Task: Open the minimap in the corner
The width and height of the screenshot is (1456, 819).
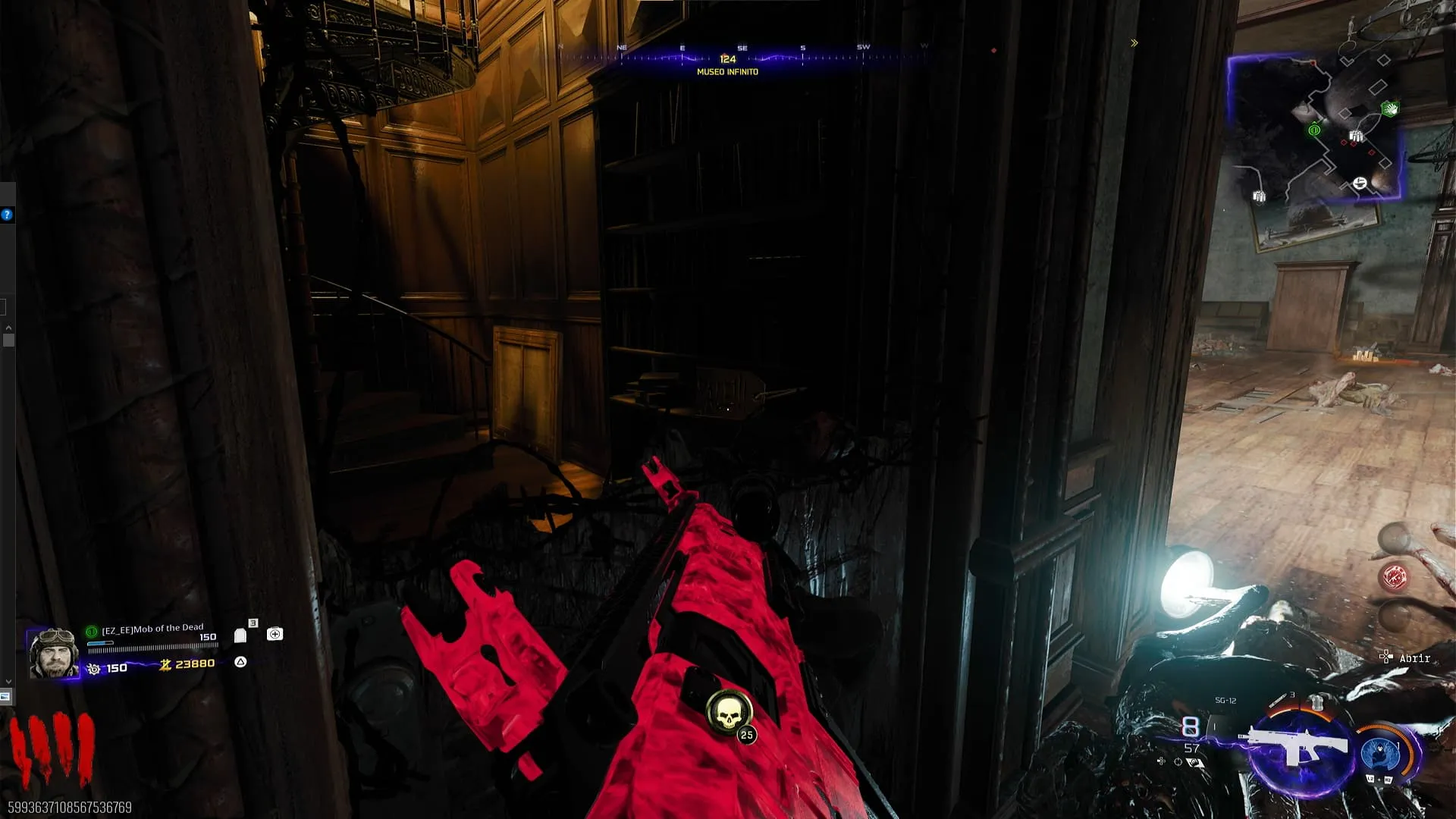Action: pyautogui.click(x=1314, y=127)
